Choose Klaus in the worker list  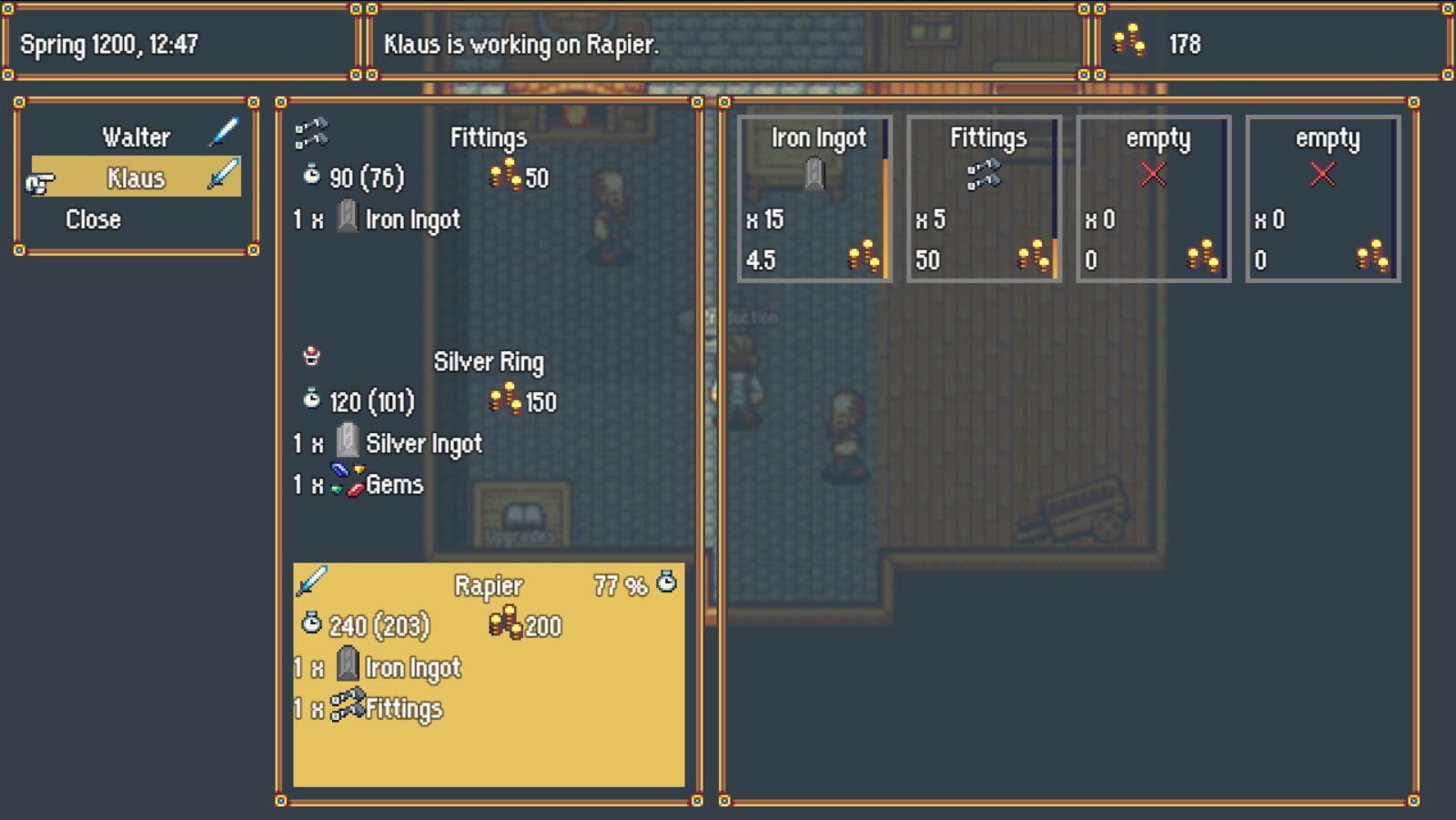(x=136, y=177)
